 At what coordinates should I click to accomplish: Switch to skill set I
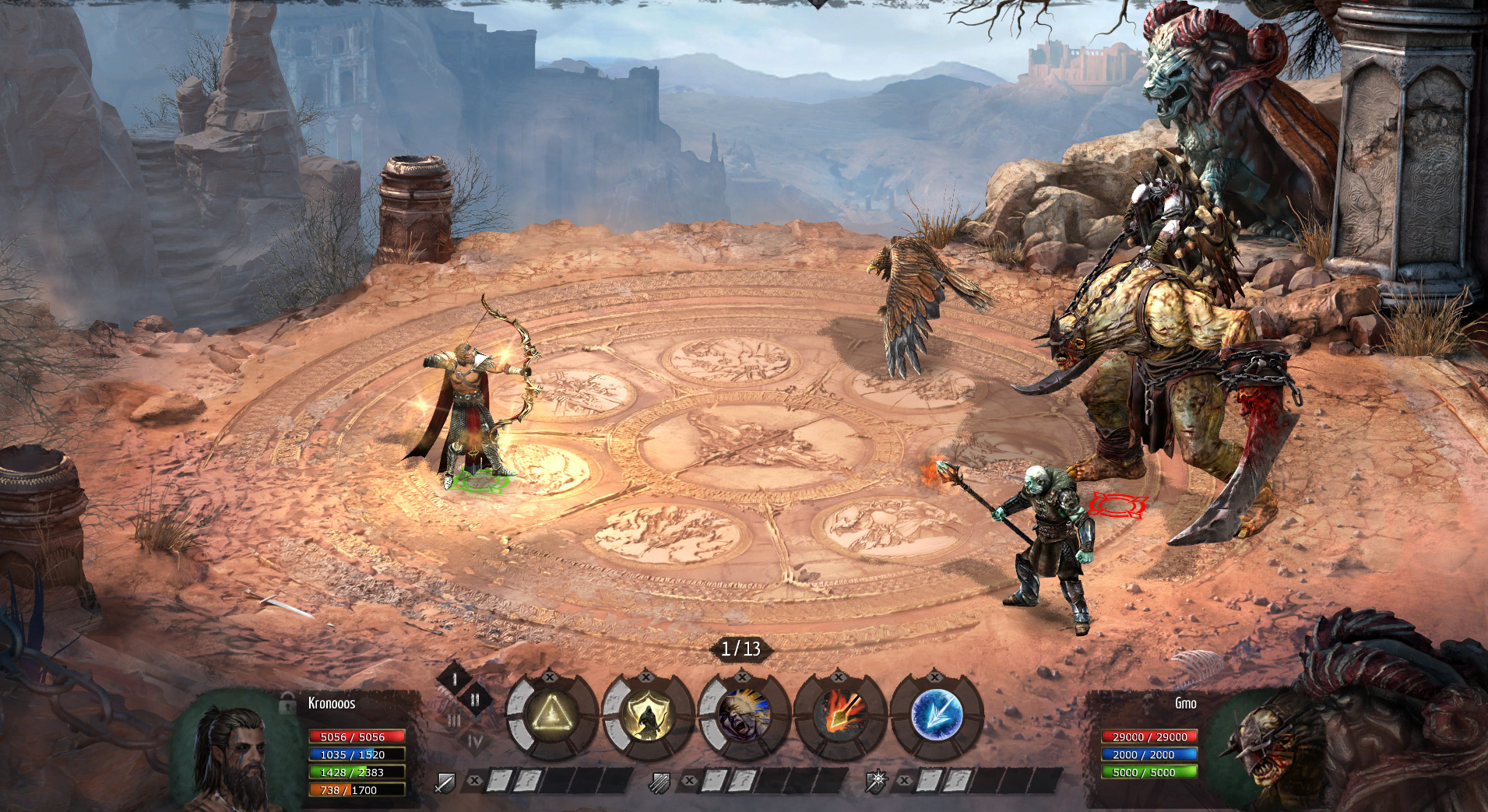click(x=455, y=679)
